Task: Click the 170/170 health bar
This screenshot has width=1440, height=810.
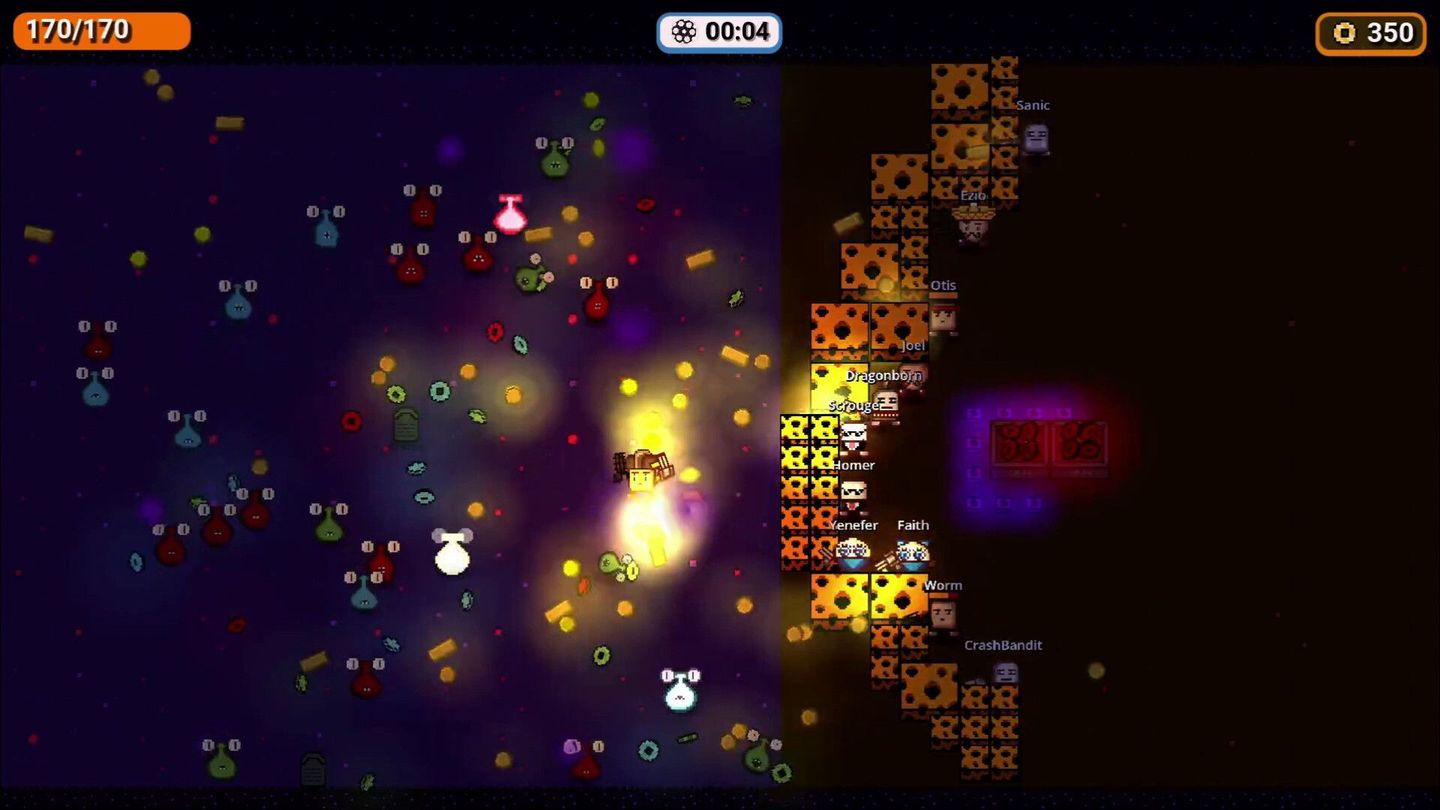Action: [x=100, y=31]
